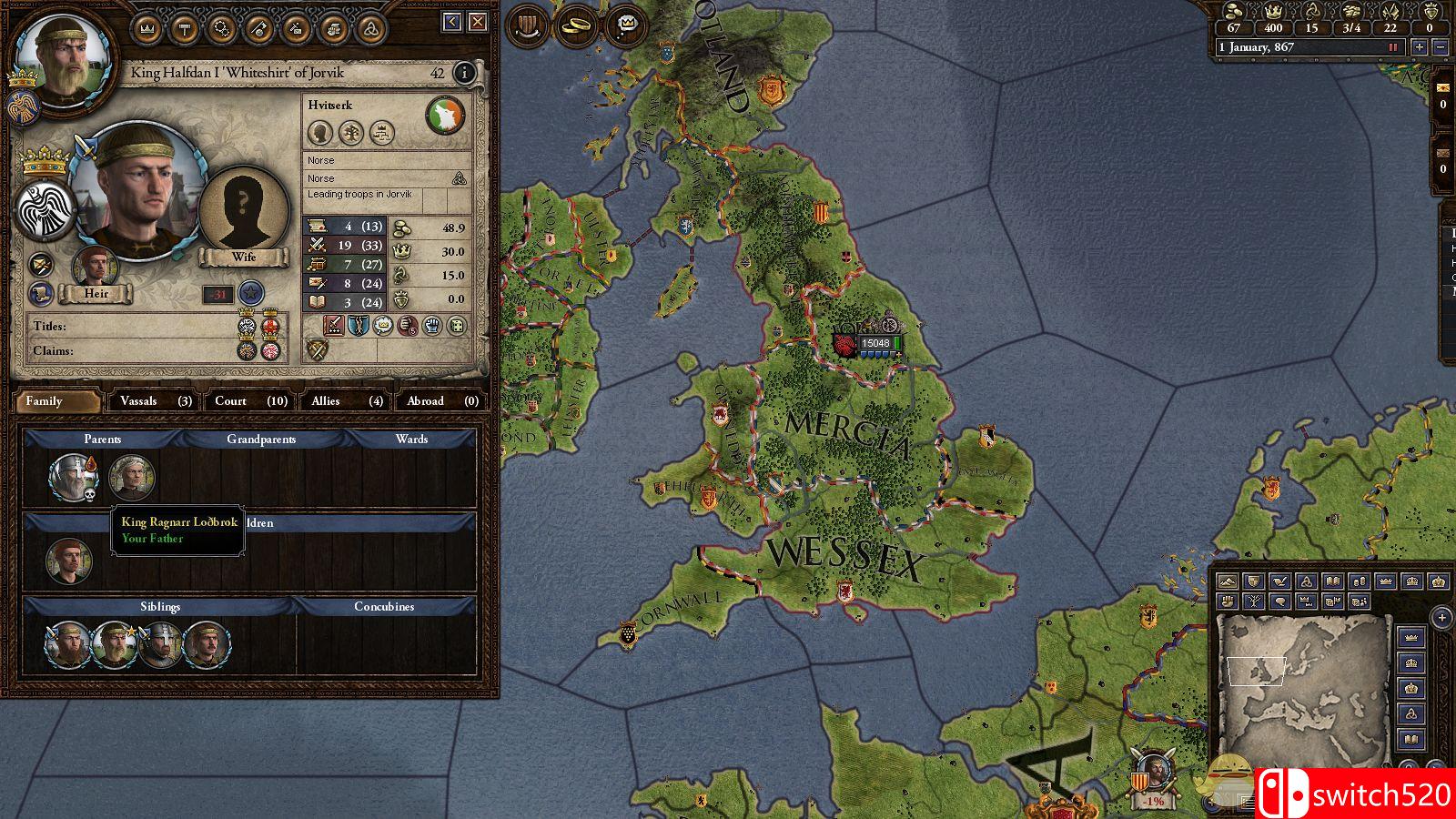
Task: Click the gold rings marriage button
Action: 576,25
